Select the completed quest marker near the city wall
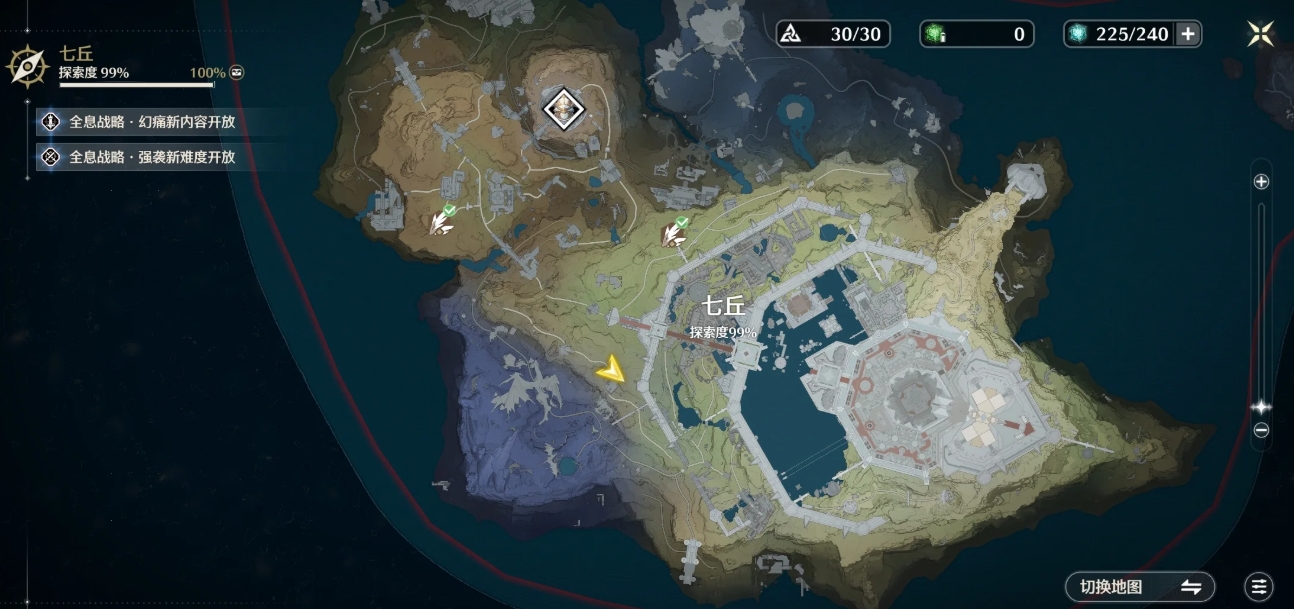The width and height of the screenshot is (1294, 609). coord(674,232)
